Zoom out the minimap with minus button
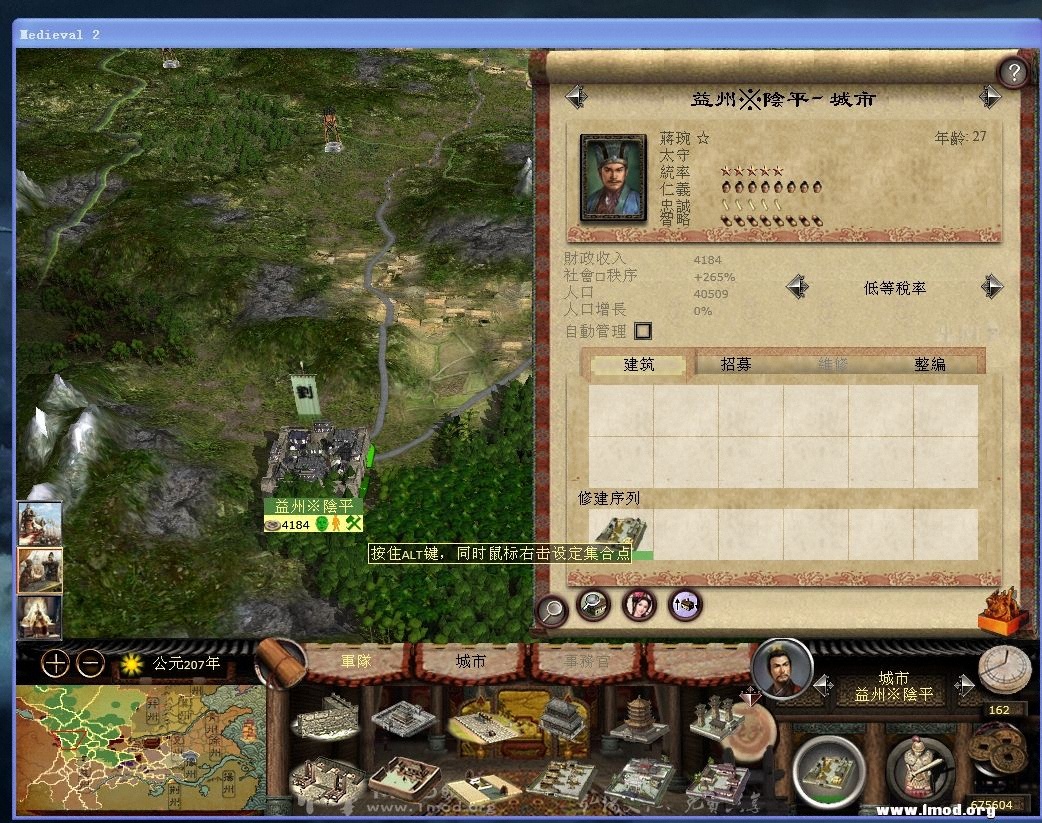 click(x=90, y=663)
